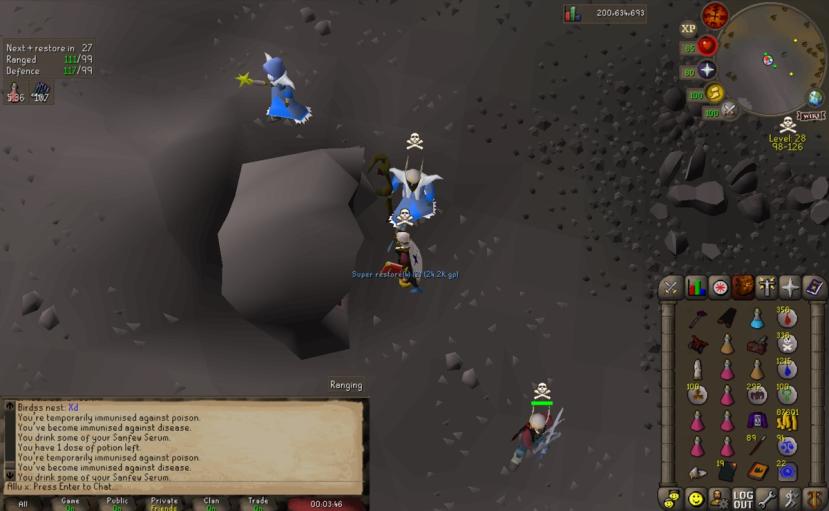Select the gold coins stack
The height and width of the screenshot is (511, 829).
[787, 421]
